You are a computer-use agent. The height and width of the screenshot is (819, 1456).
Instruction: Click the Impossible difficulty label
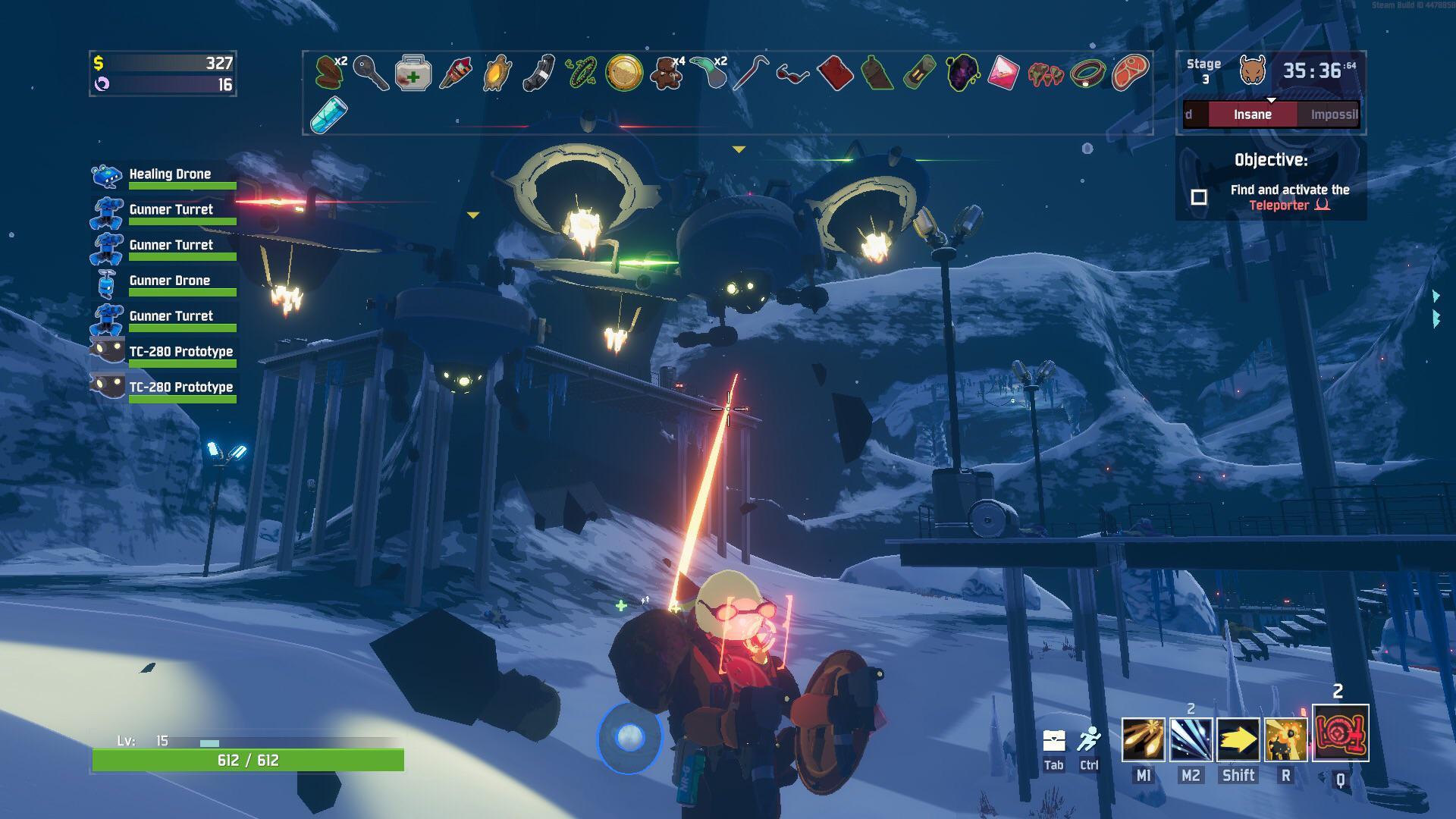tap(1334, 115)
